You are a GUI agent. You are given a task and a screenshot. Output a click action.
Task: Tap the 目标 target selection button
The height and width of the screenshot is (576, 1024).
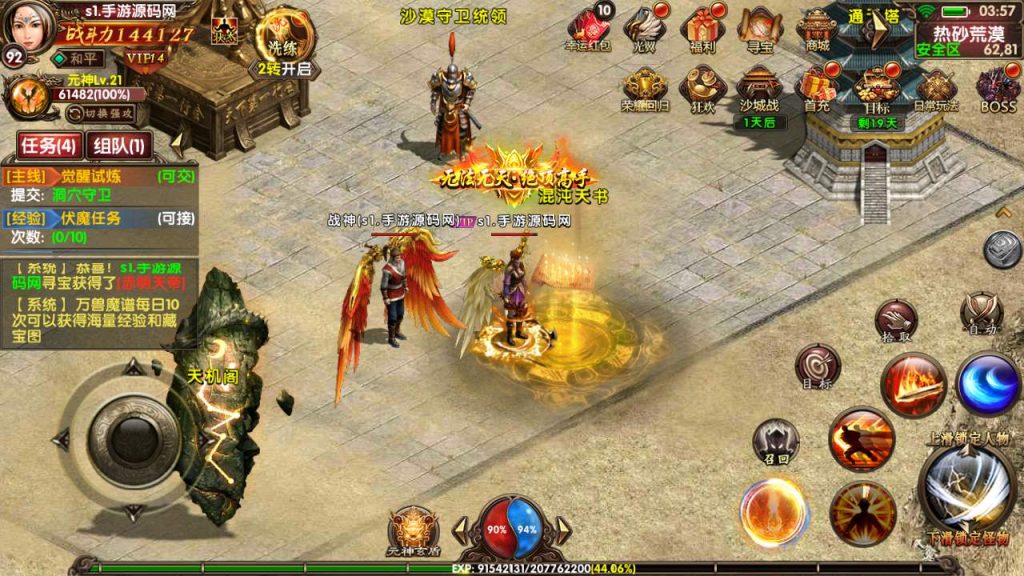point(816,366)
